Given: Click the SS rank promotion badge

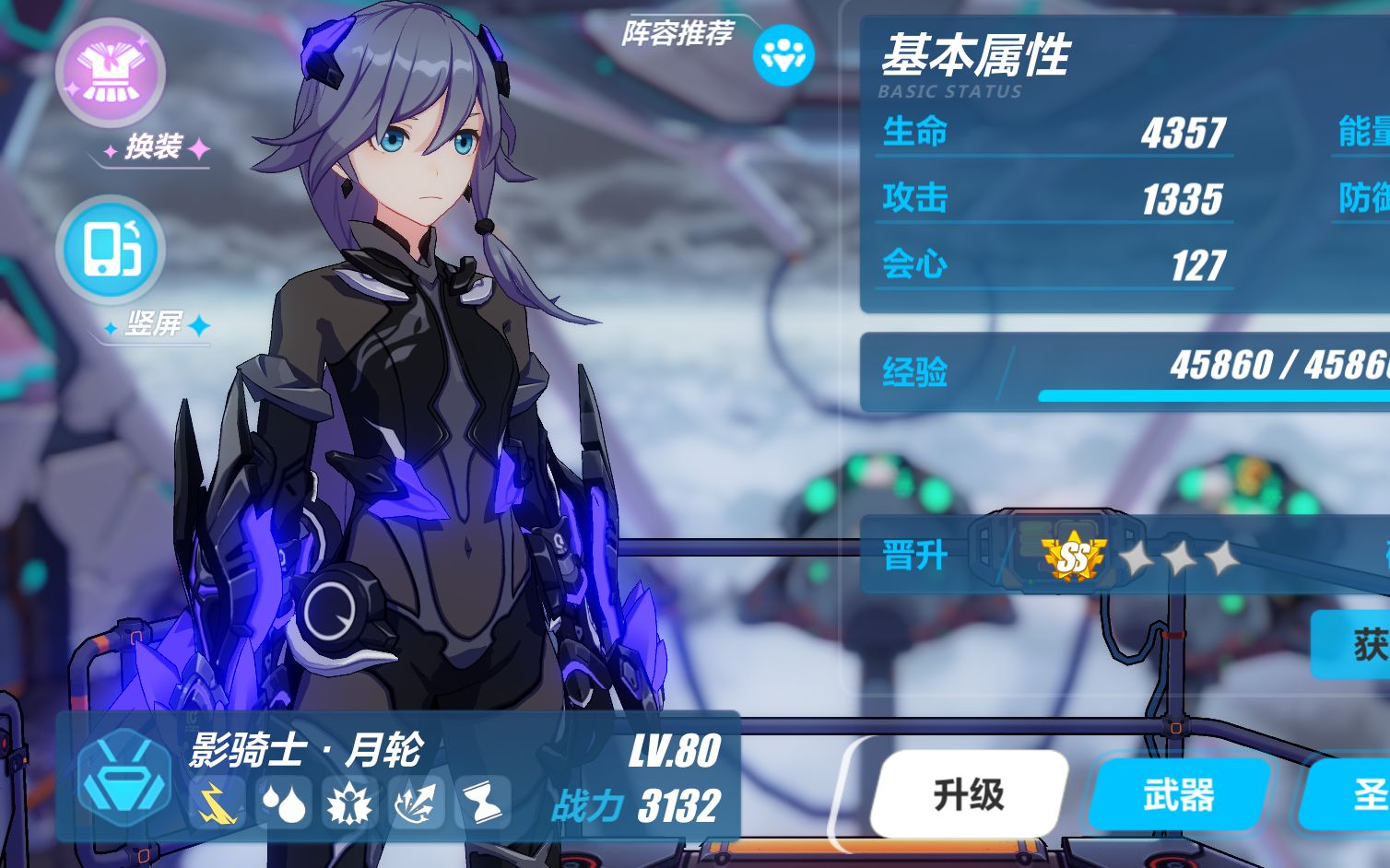Looking at the screenshot, I should (1073, 557).
